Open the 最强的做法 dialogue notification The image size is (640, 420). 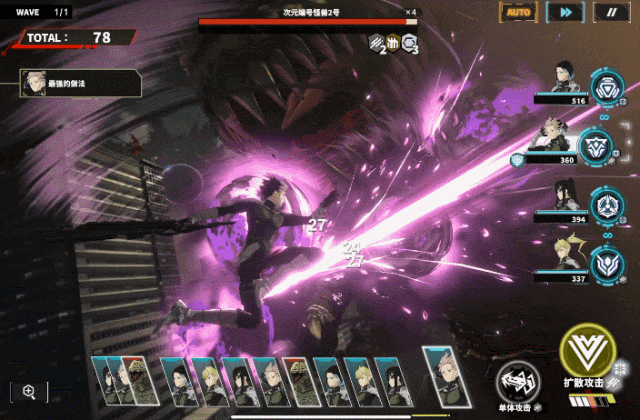[x=80, y=83]
